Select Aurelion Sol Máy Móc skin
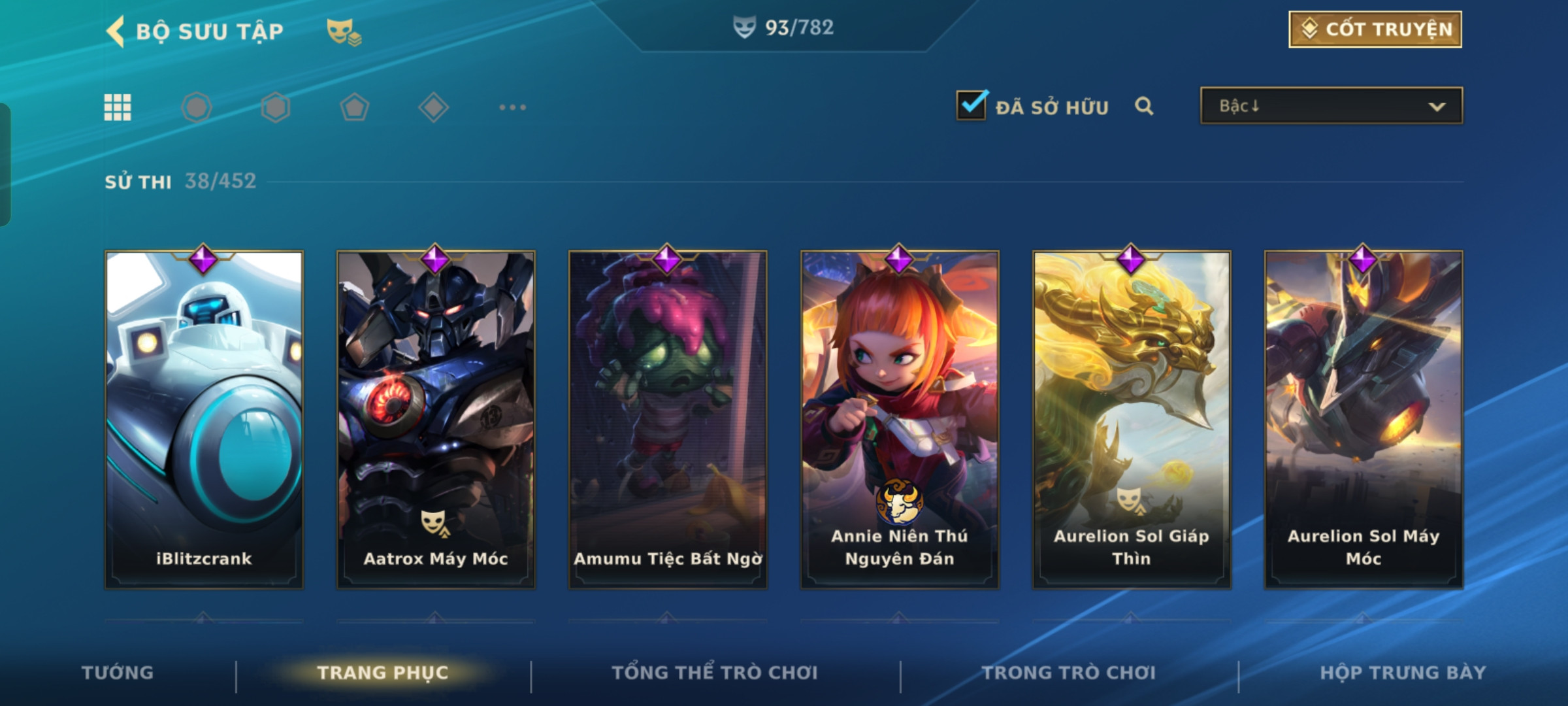Image resolution: width=1568 pixels, height=706 pixels. [x=1364, y=420]
